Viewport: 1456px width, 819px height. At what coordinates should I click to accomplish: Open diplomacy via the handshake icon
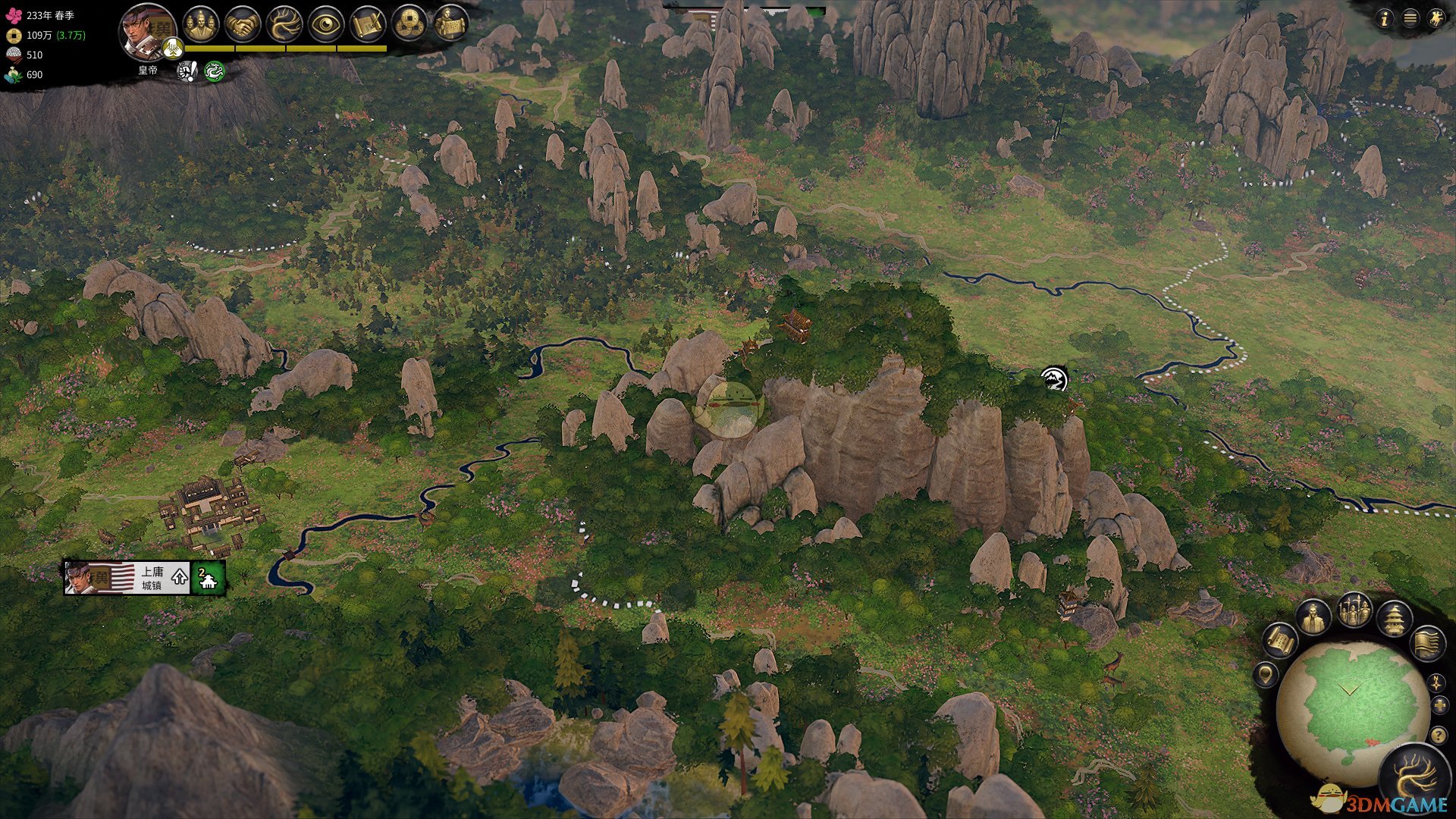coord(242,24)
